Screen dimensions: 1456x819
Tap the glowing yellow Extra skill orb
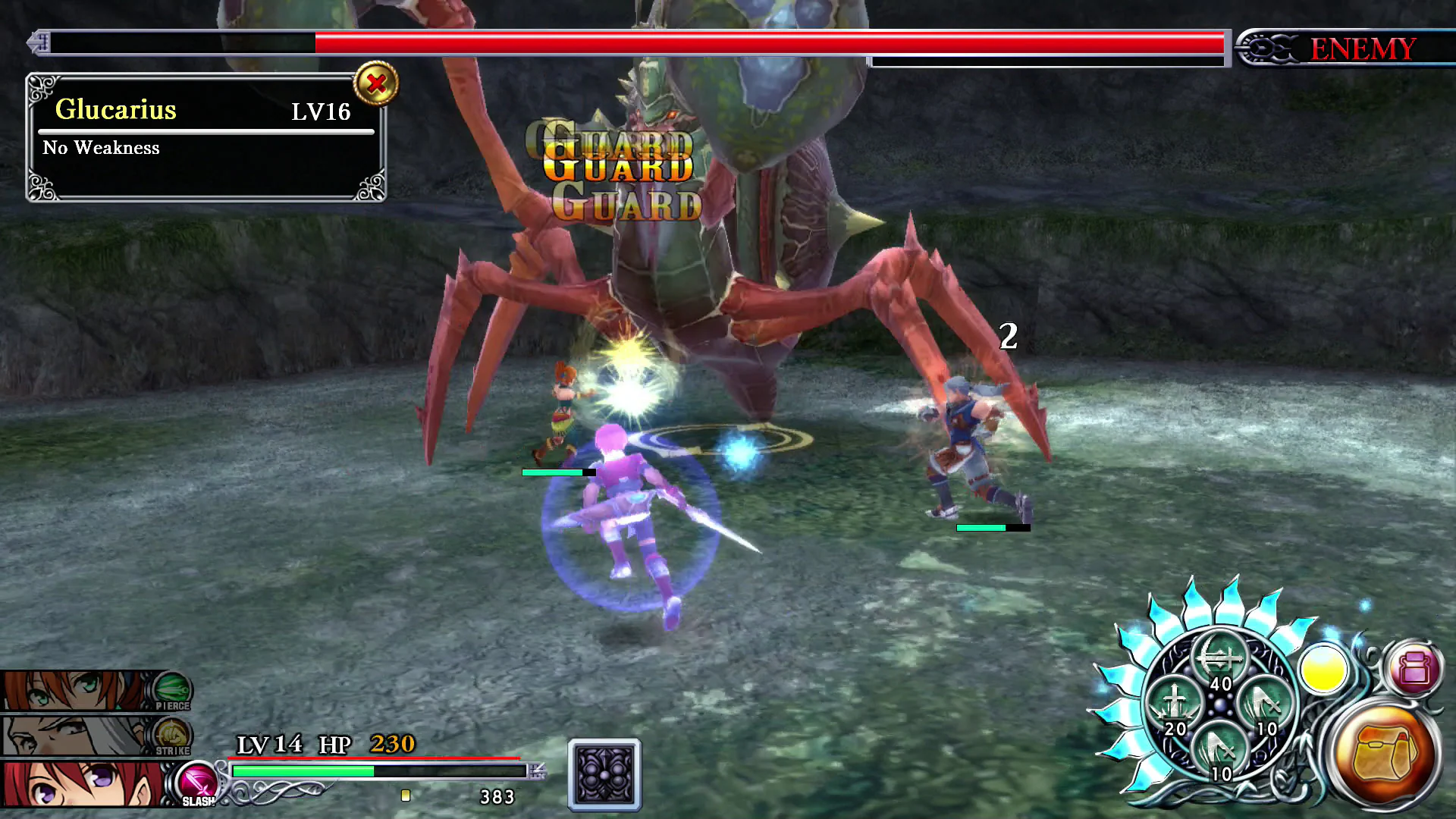point(1326,671)
